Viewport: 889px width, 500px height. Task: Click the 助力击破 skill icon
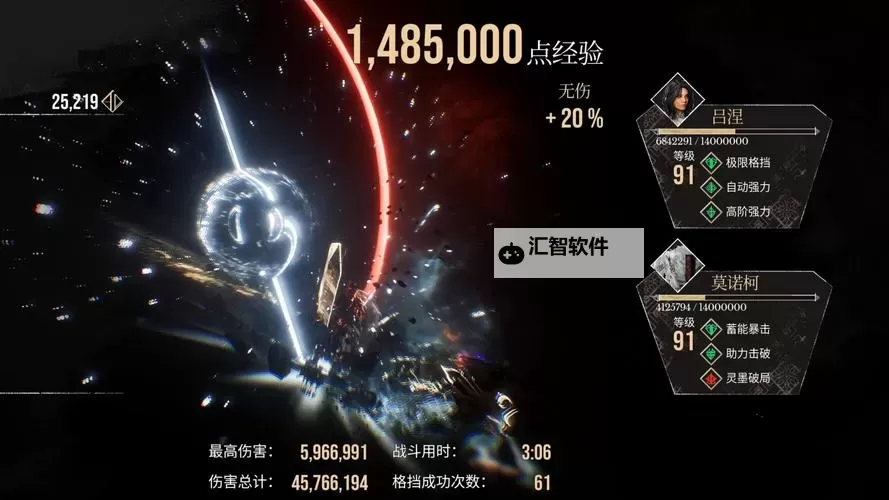pos(712,353)
